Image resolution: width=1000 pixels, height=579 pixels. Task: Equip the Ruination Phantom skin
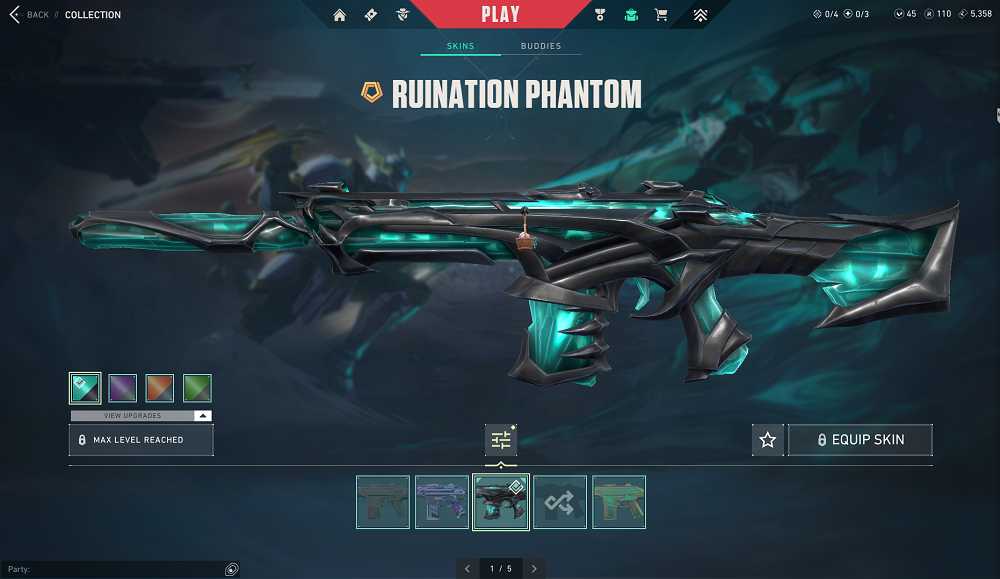860,440
